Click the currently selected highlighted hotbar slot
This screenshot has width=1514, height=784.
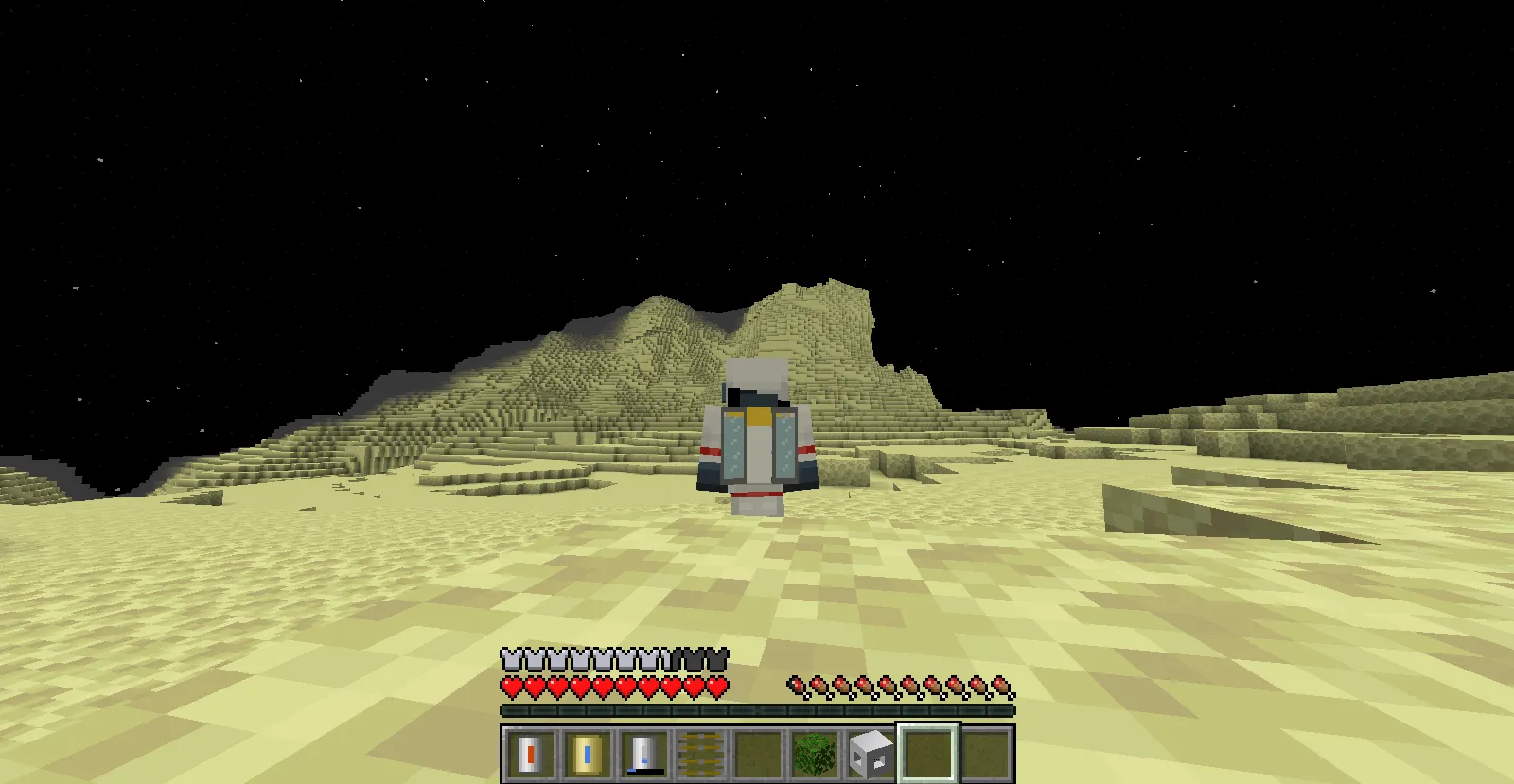928,752
